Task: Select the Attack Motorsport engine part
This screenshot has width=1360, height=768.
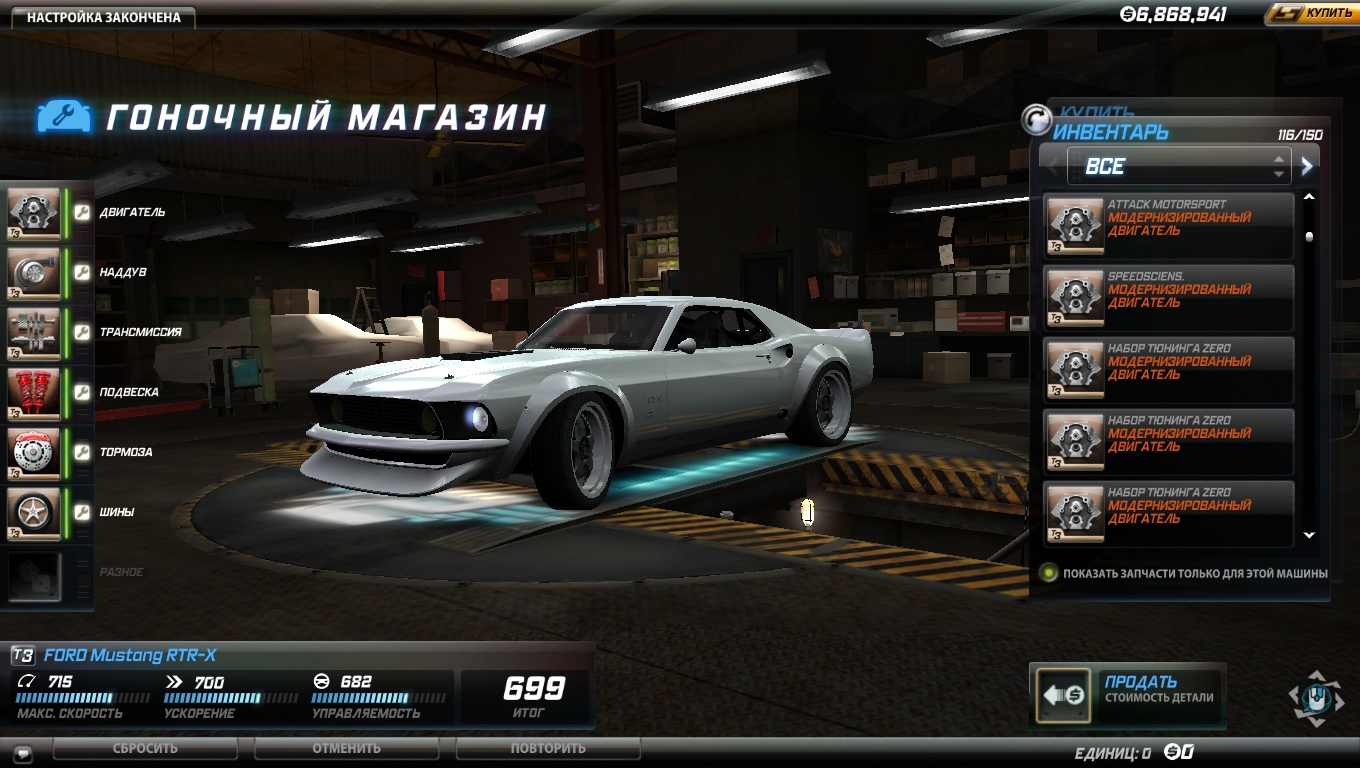Action: point(1168,225)
